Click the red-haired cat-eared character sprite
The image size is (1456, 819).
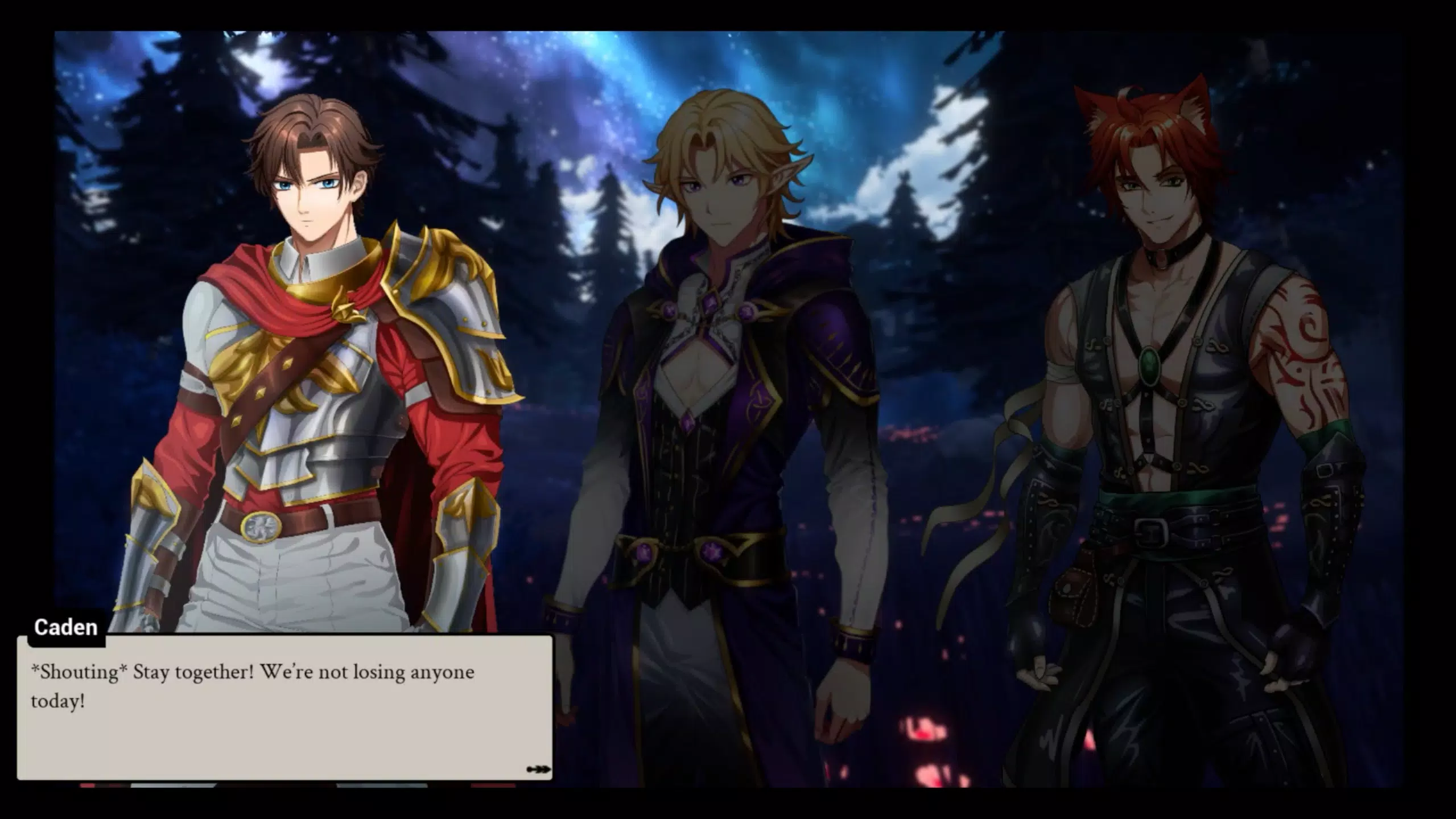click(1172, 370)
